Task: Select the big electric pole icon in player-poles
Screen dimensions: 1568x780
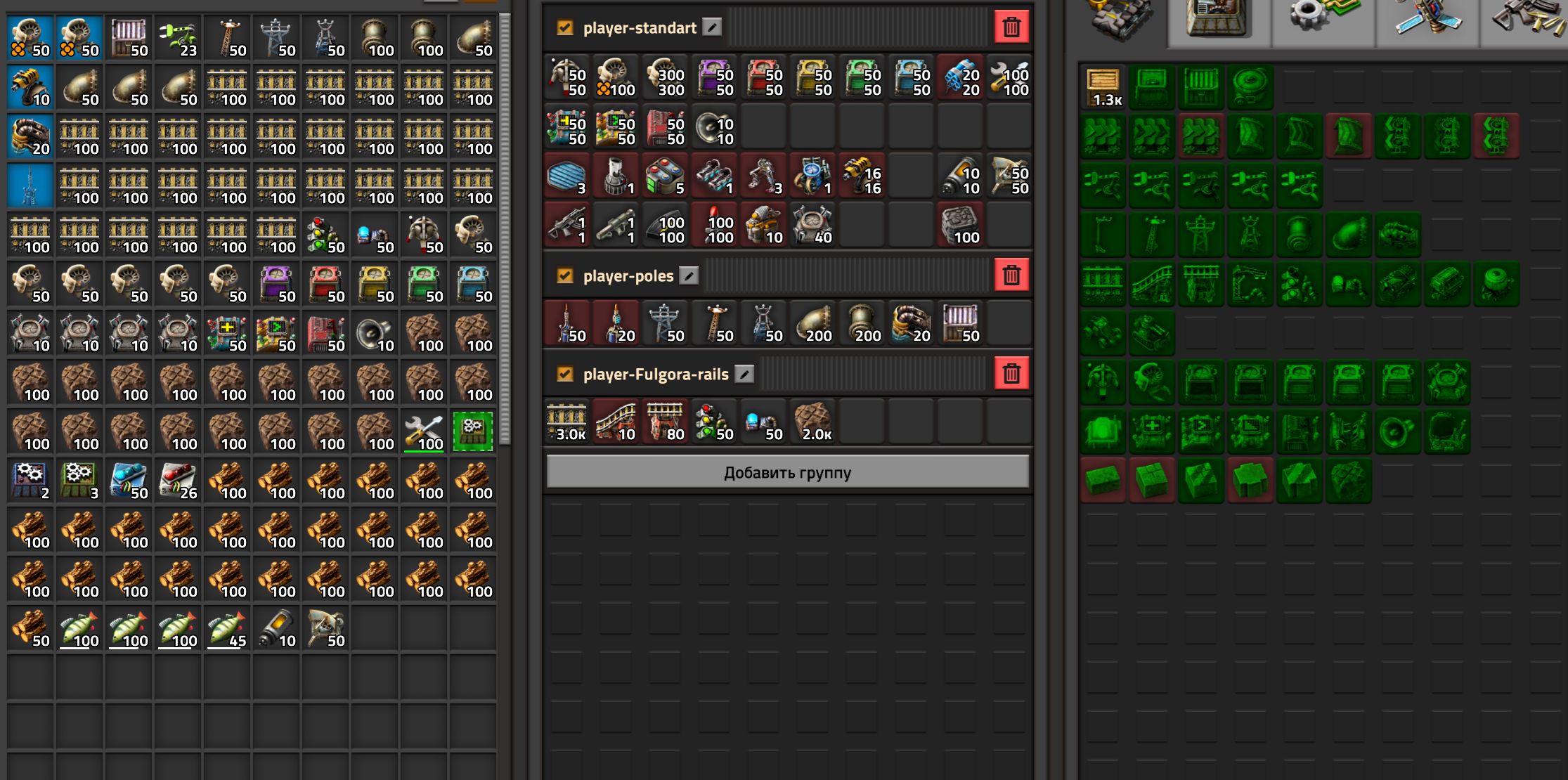Action: (666, 322)
